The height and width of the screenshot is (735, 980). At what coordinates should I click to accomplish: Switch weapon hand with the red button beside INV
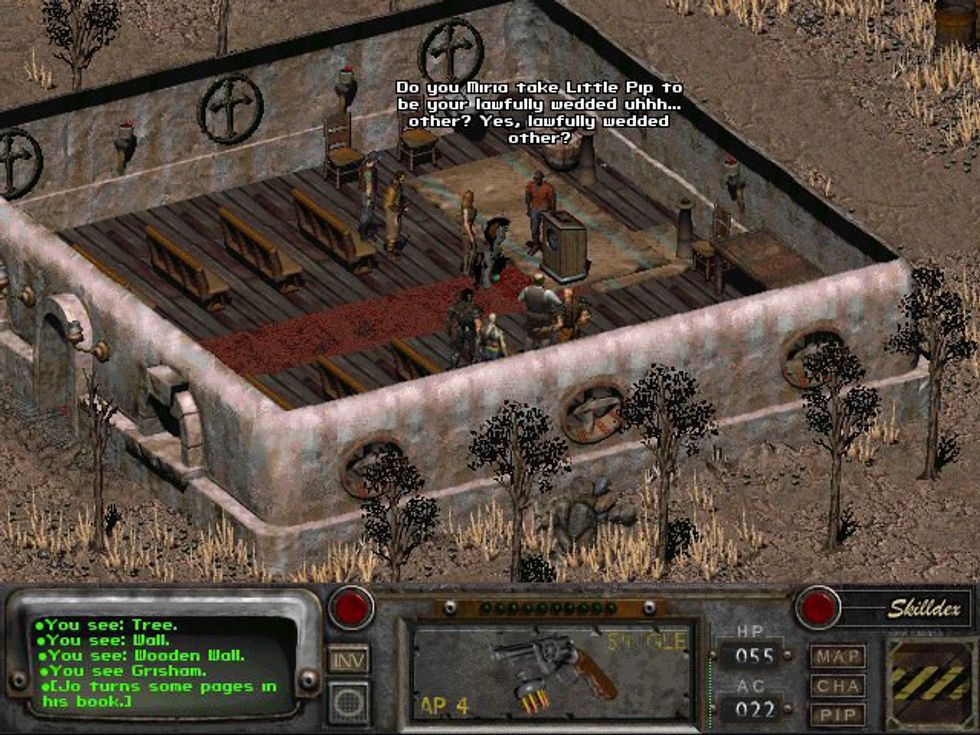[351, 608]
